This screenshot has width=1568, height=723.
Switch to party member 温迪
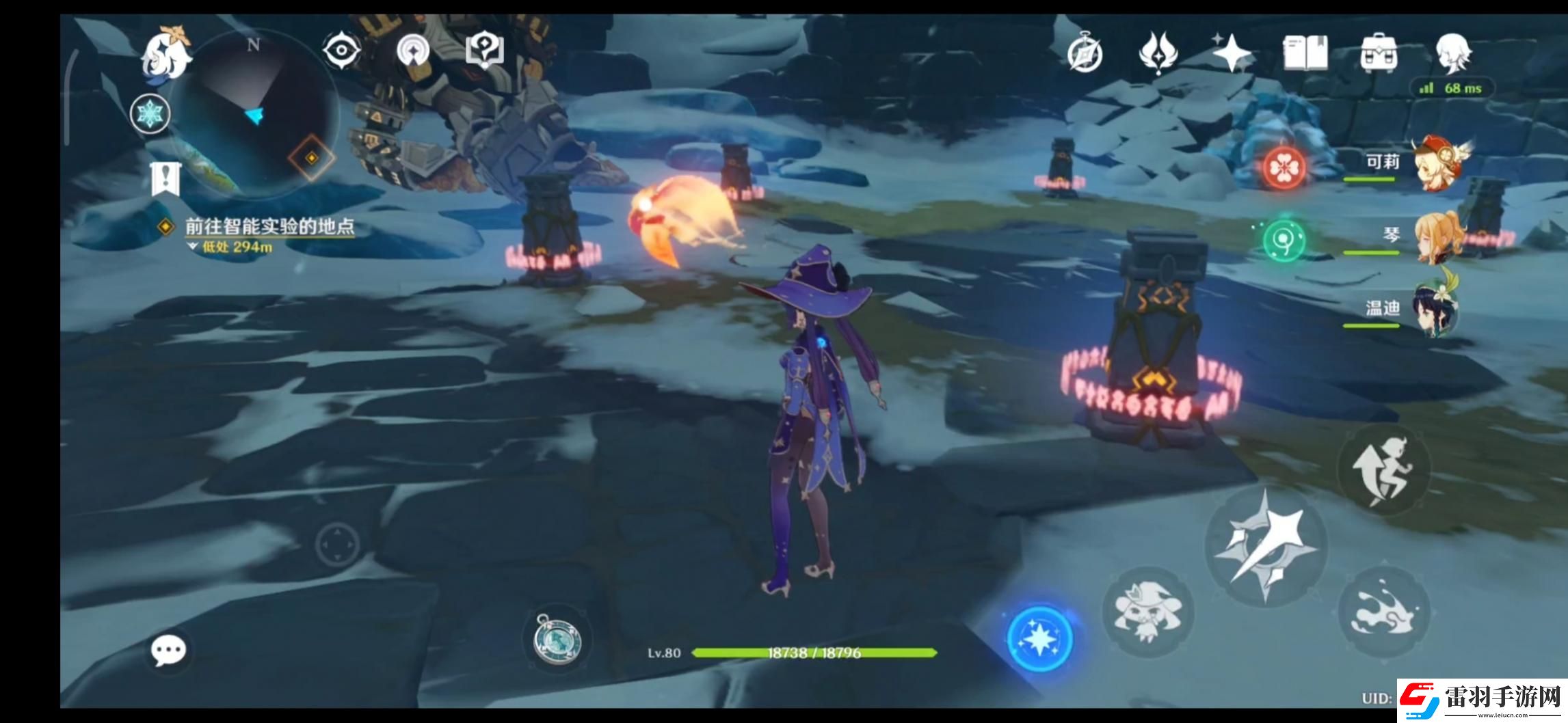coord(1435,310)
